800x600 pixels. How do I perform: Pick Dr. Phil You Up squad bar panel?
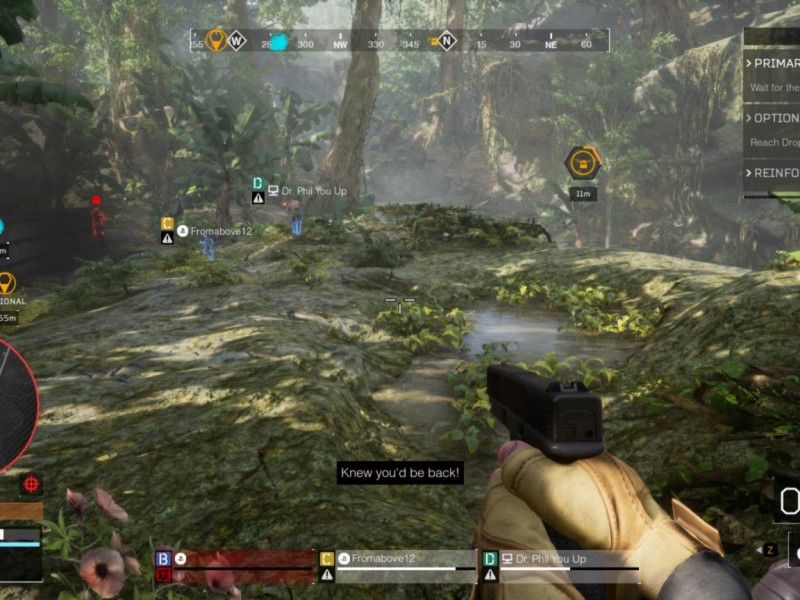pos(560,566)
